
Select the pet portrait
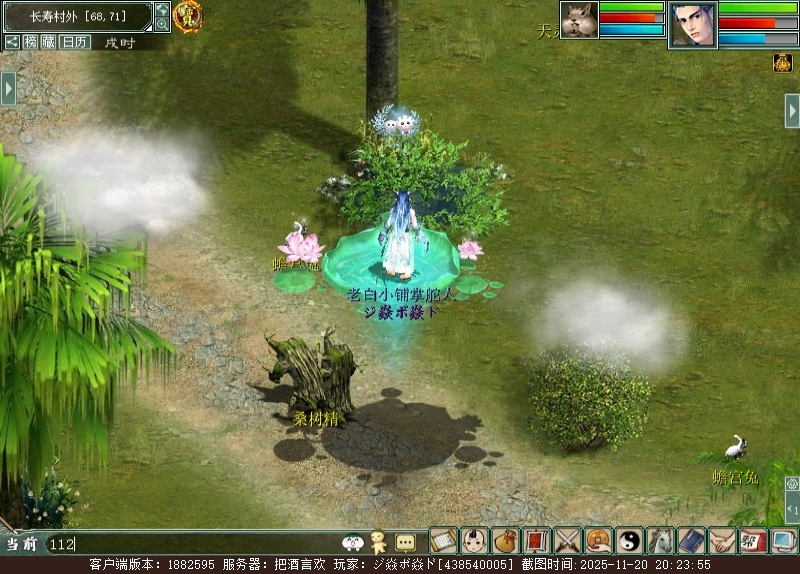579,19
